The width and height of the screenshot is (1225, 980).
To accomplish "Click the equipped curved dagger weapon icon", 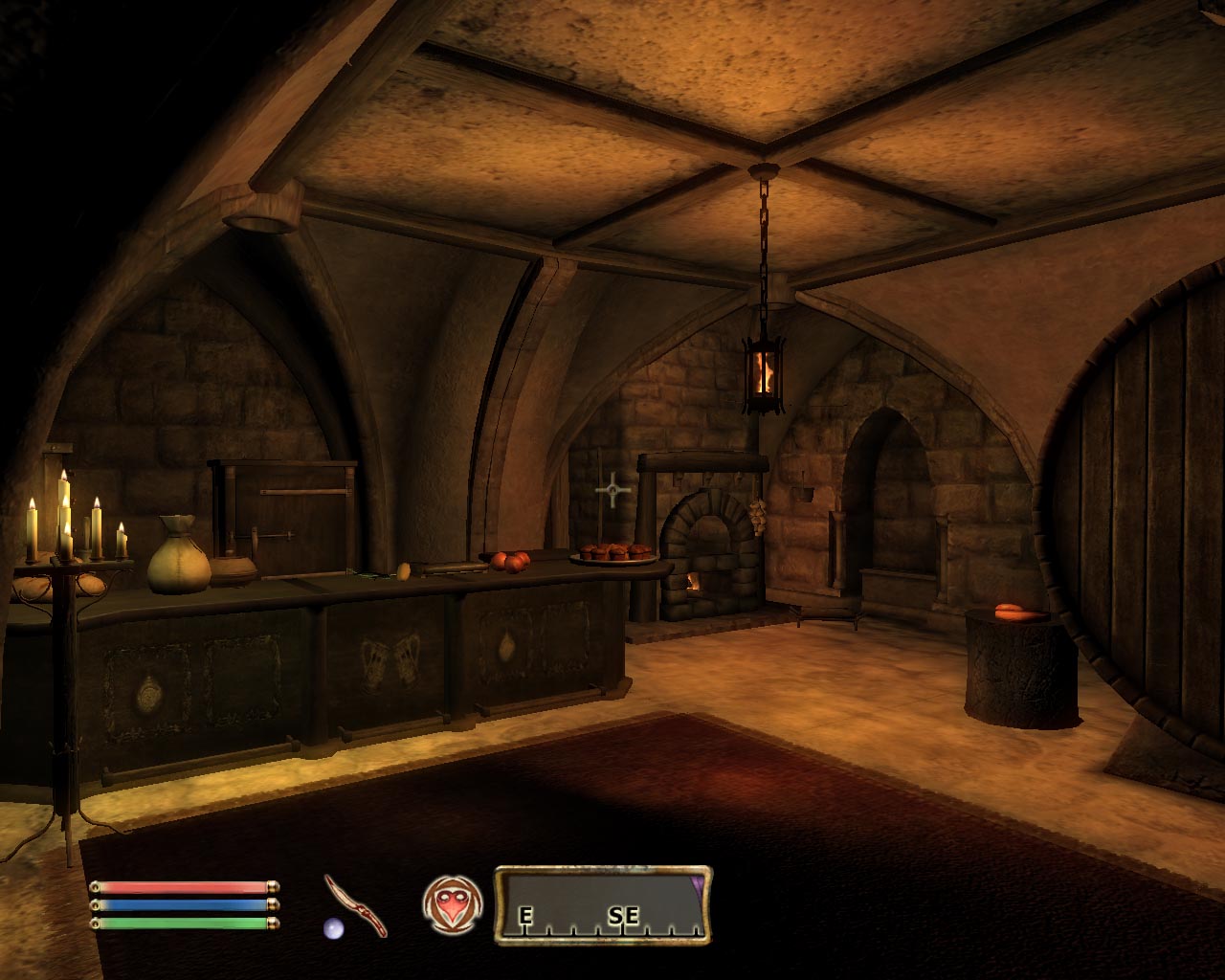I will (355, 904).
